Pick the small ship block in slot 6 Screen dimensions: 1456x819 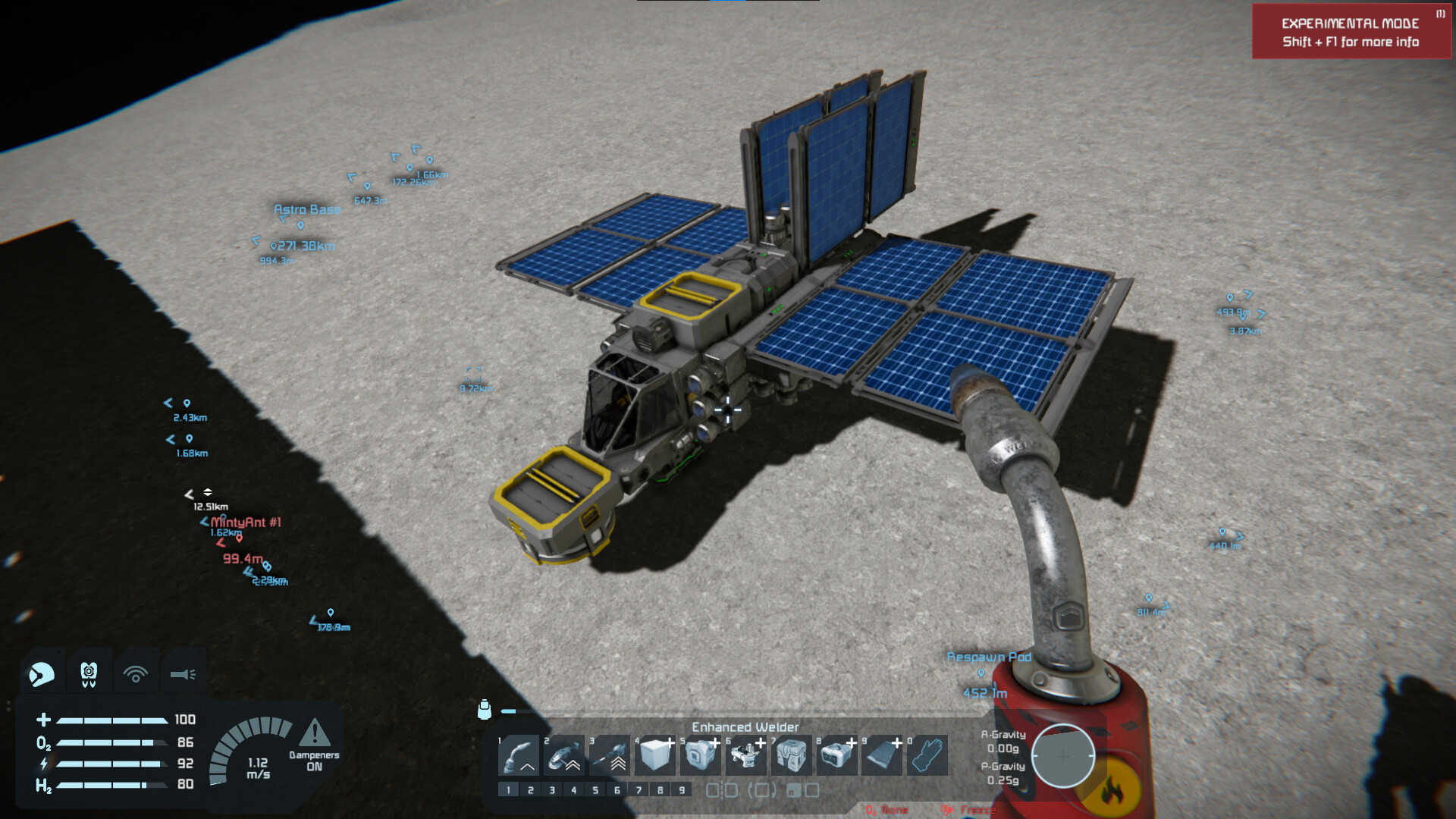(x=746, y=755)
